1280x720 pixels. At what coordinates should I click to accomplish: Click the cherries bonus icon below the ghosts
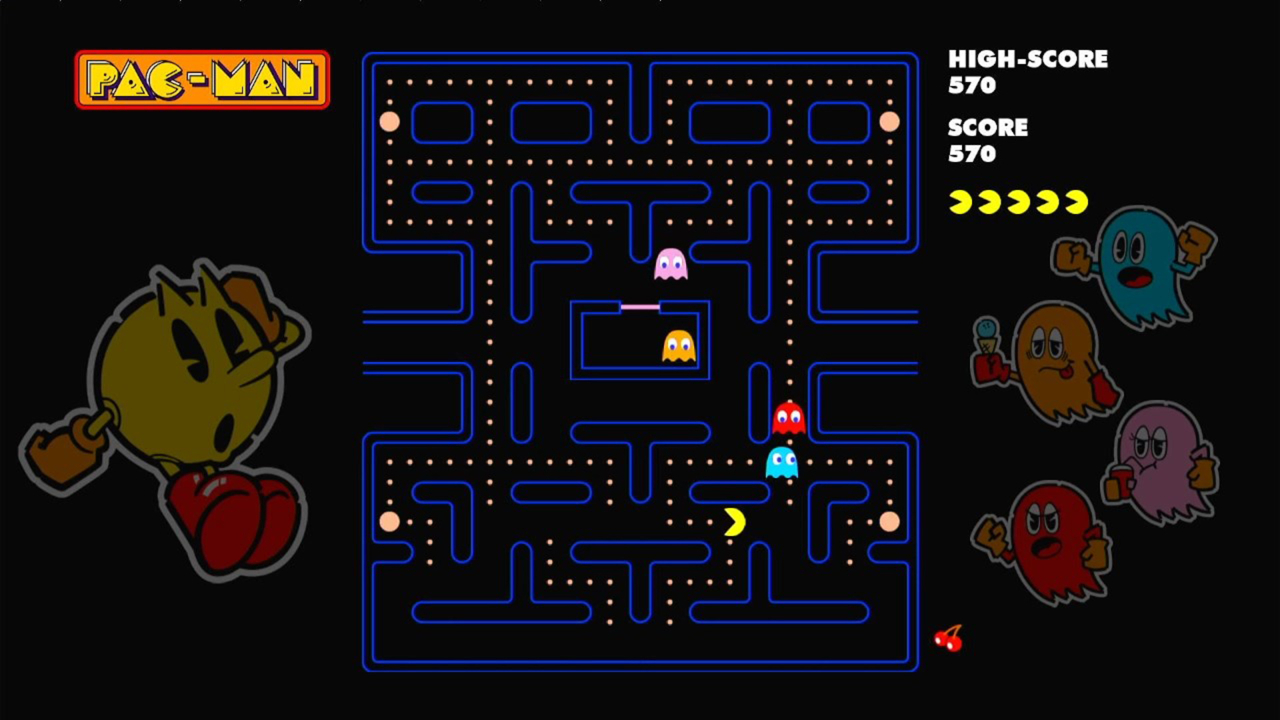(948, 638)
